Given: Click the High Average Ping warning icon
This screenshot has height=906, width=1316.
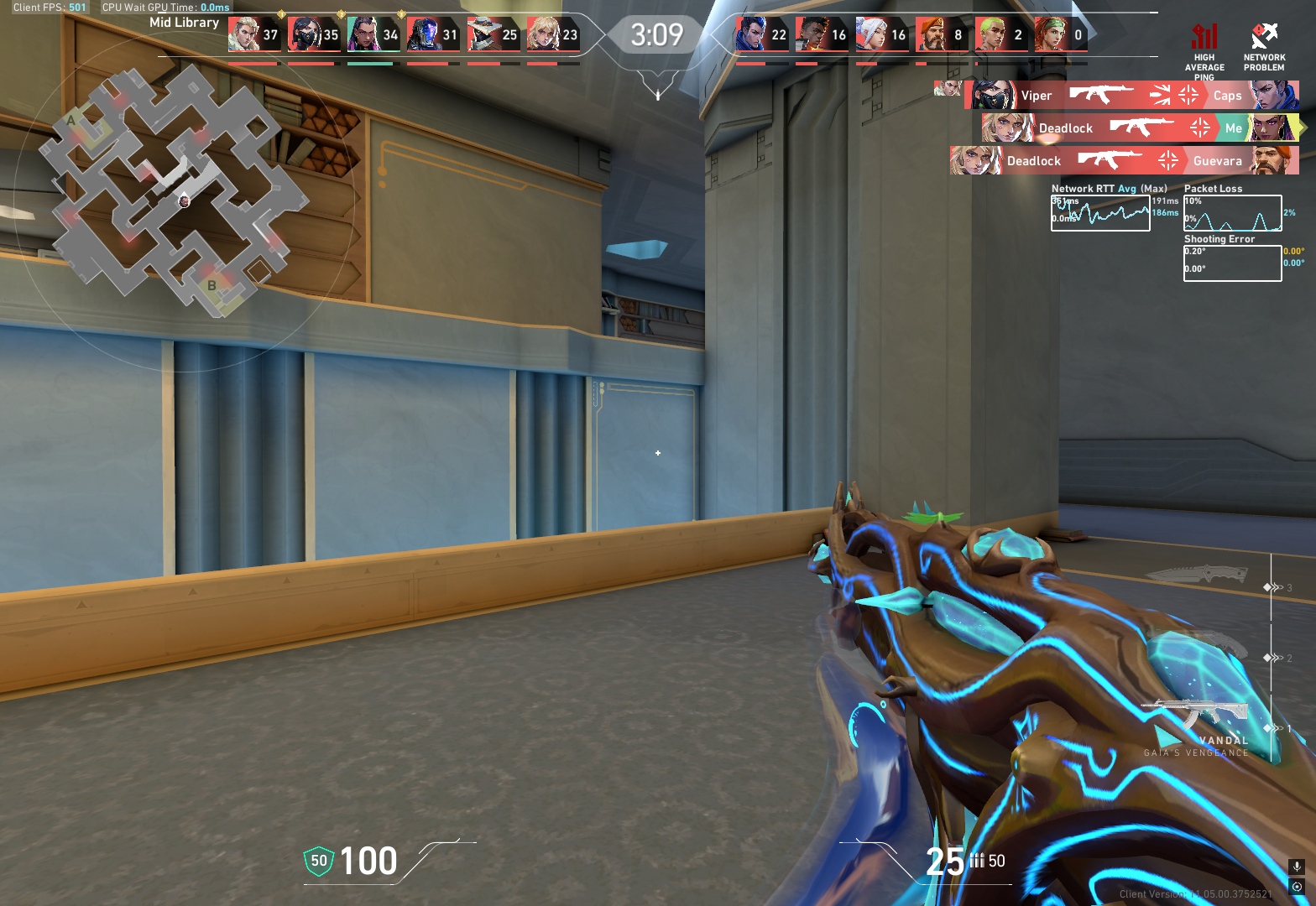Looking at the screenshot, I should tap(1204, 37).
